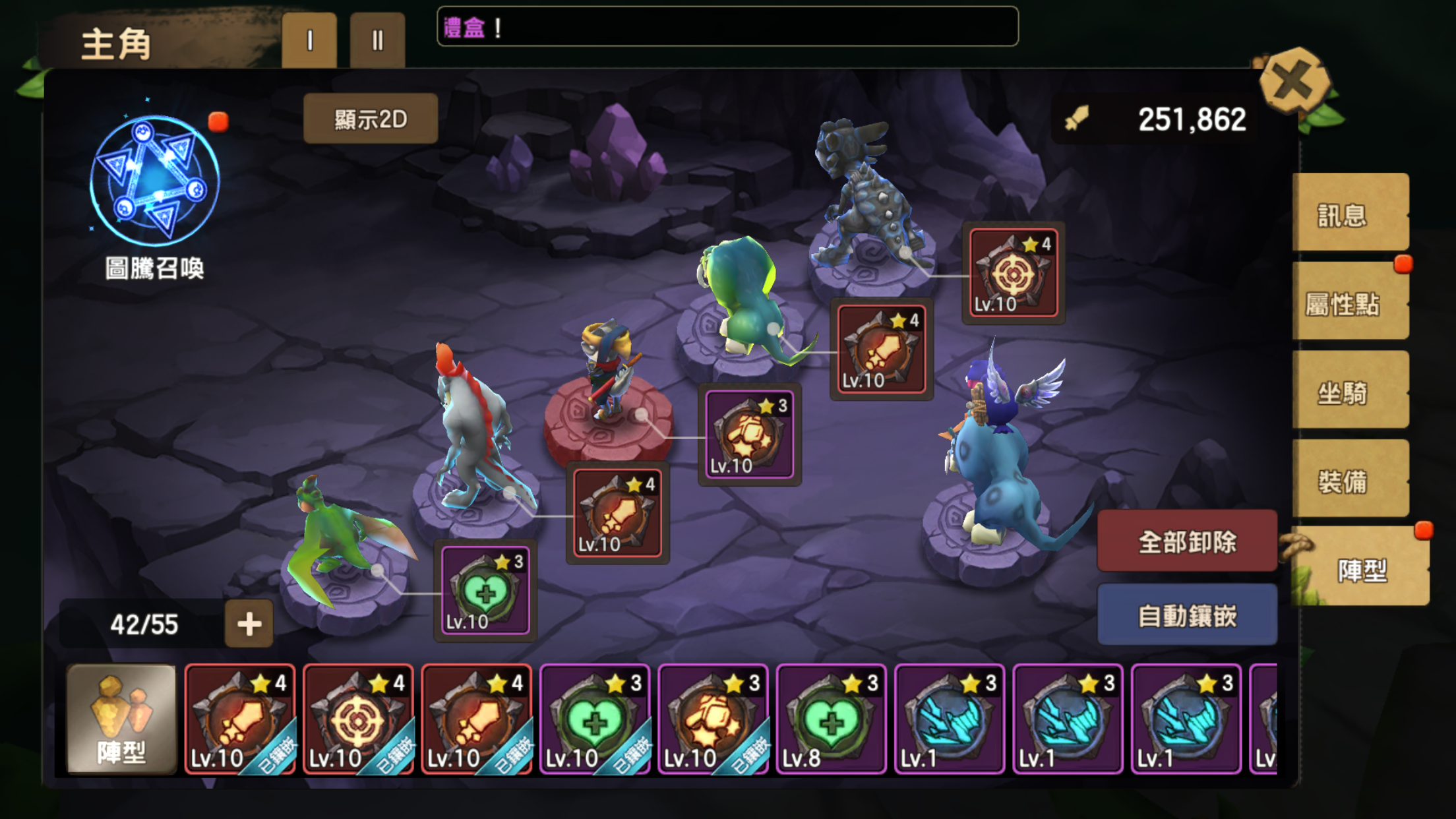This screenshot has width=1456, height=819.
Task: Open the 訊息 tab
Action: 1349,213
